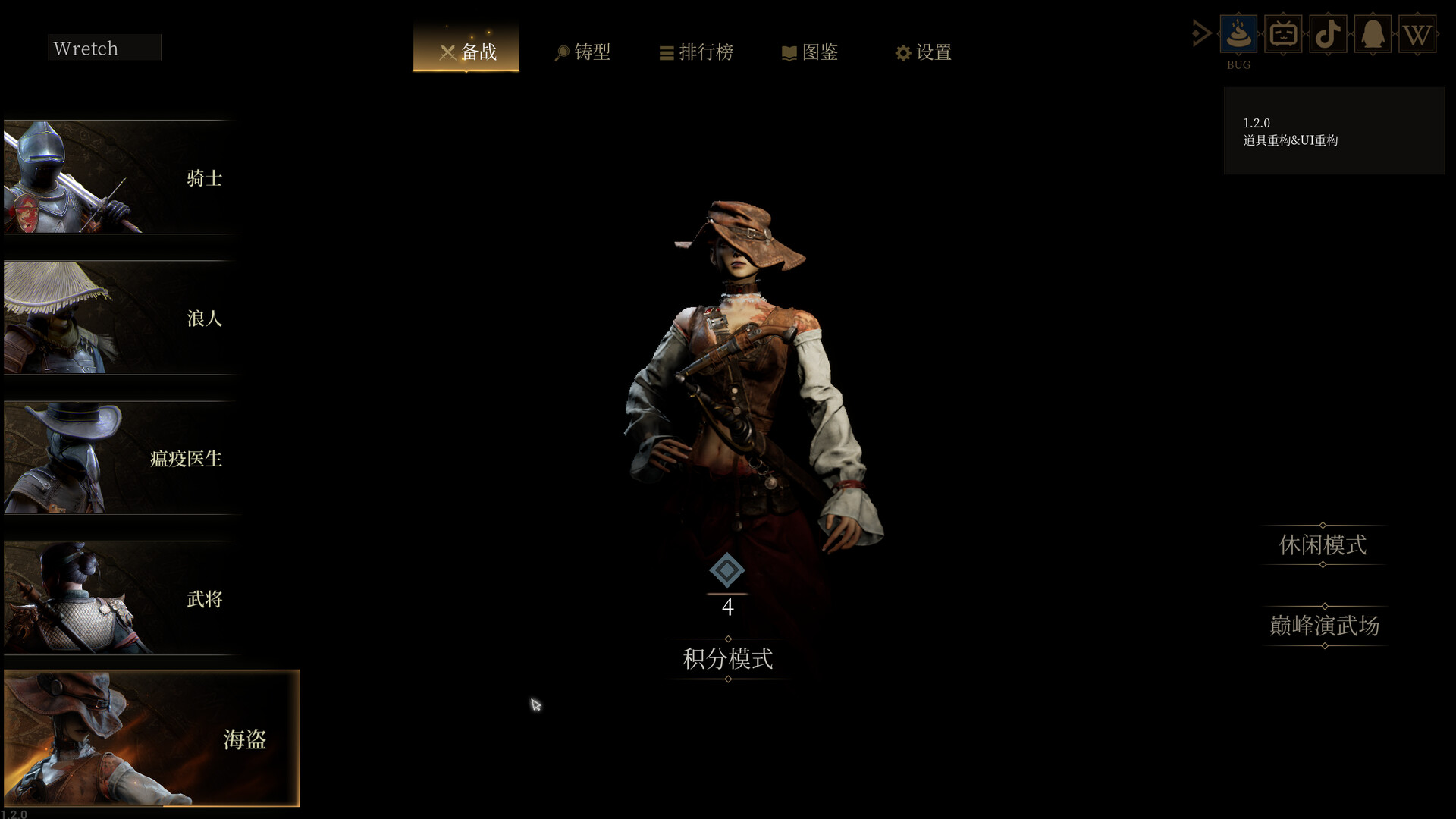Viewport: 1456px width, 819px height.
Task: Select the 骑士 knight class portrait
Action: pyautogui.click(x=118, y=177)
